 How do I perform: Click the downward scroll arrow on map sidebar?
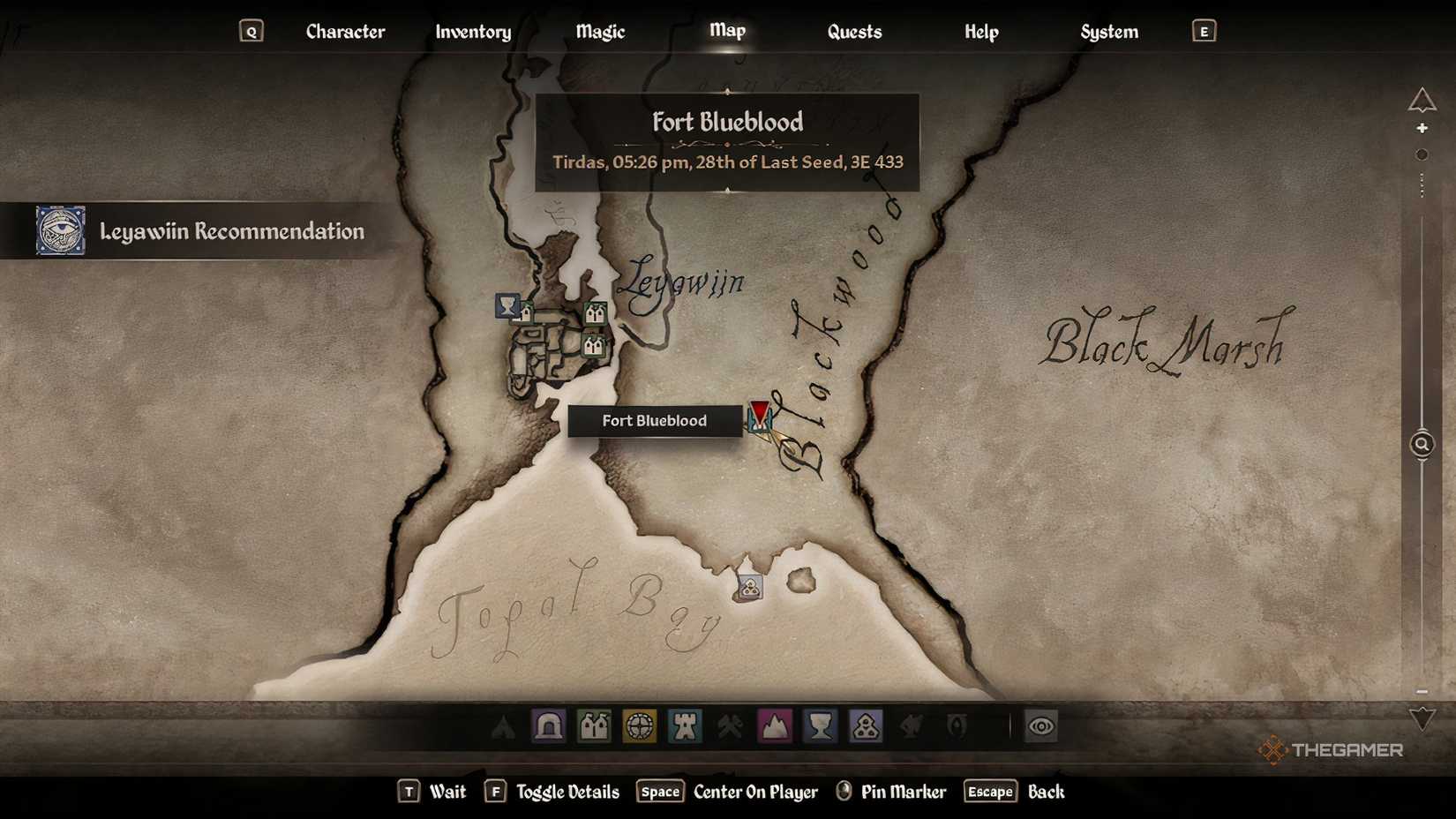coord(1422,717)
